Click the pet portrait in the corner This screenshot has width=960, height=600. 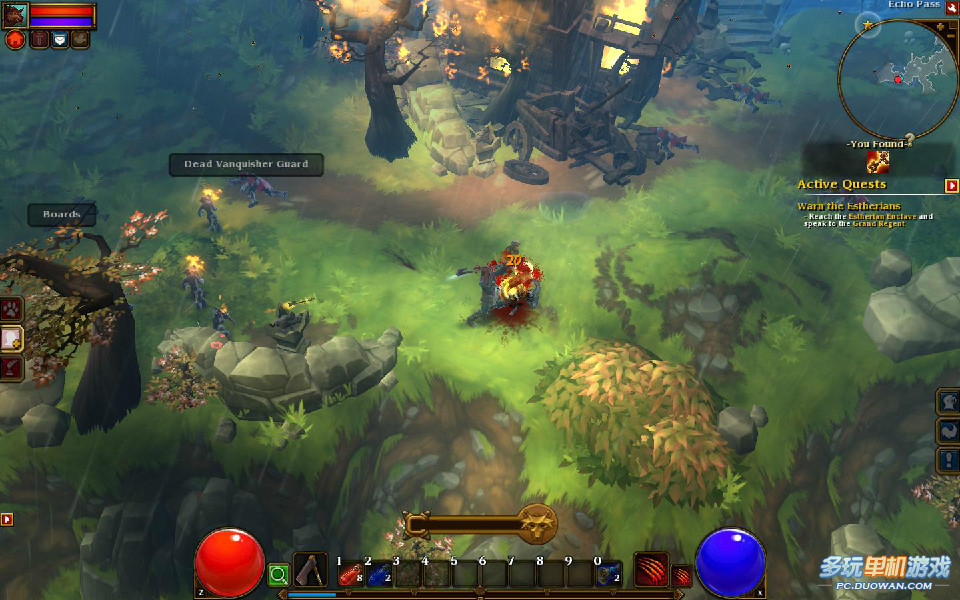pyautogui.click(x=16, y=14)
